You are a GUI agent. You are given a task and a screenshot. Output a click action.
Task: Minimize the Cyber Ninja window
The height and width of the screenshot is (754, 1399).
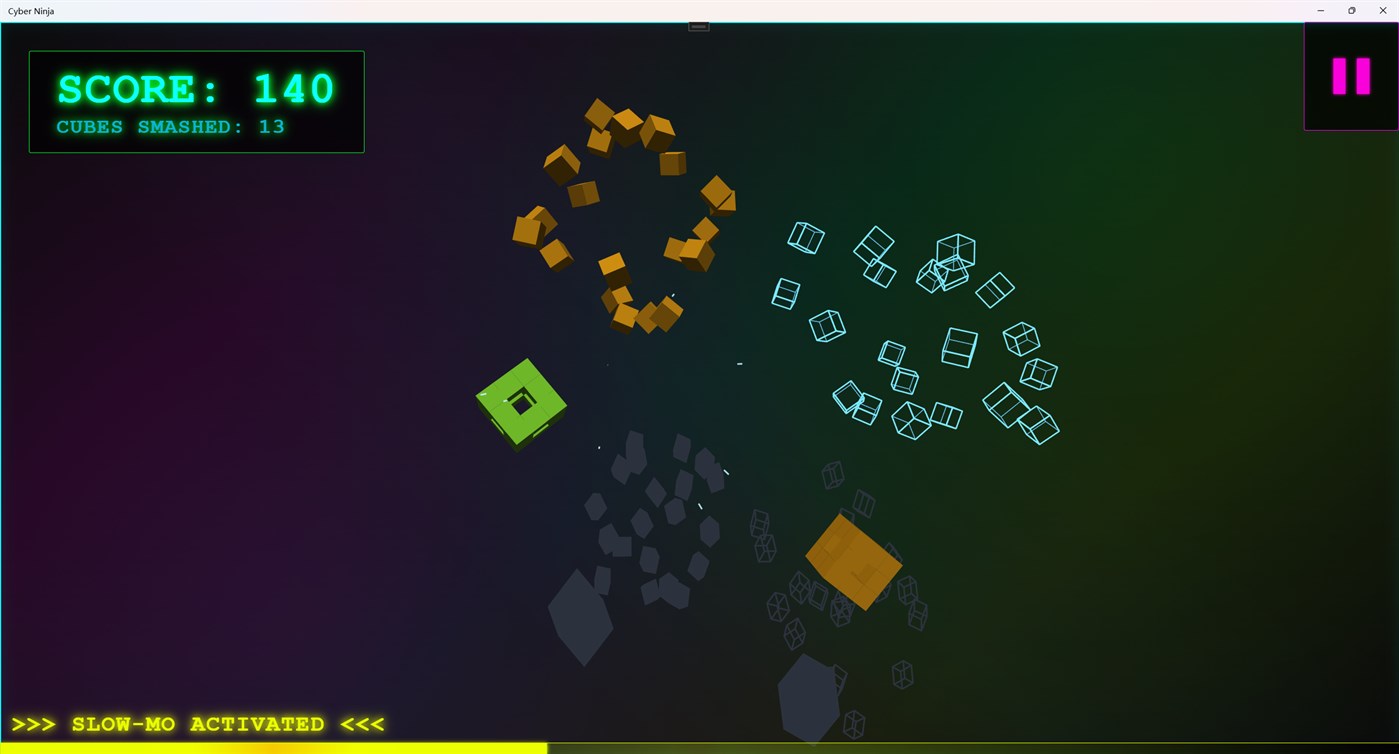(x=1320, y=11)
